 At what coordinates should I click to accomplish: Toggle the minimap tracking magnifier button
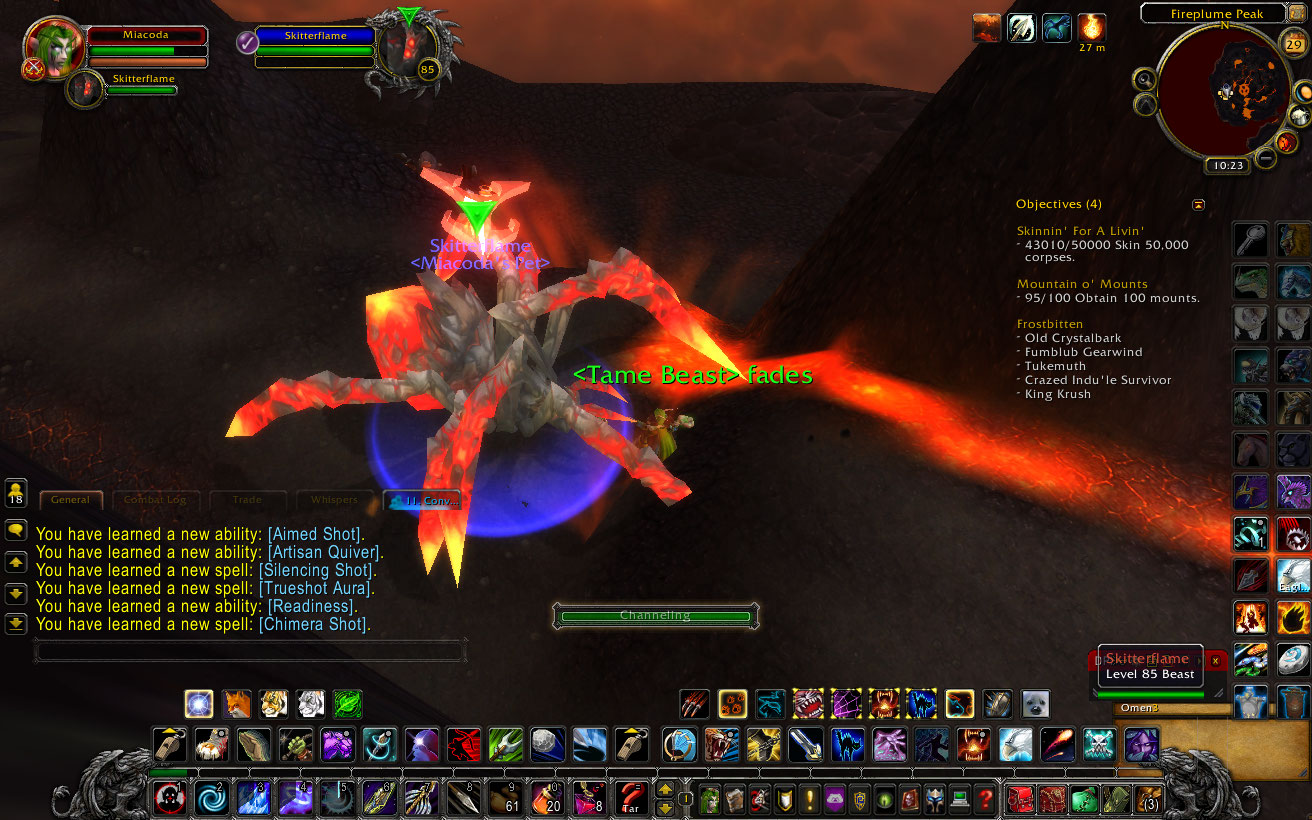point(1144,78)
